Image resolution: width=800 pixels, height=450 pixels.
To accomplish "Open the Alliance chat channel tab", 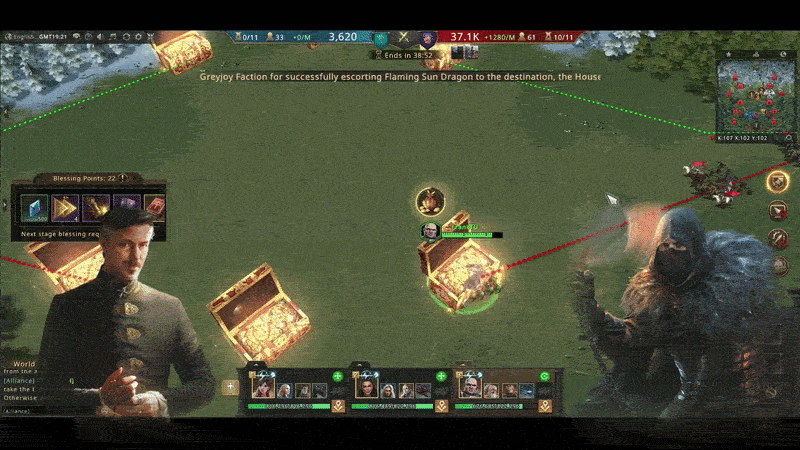I will point(17,411).
